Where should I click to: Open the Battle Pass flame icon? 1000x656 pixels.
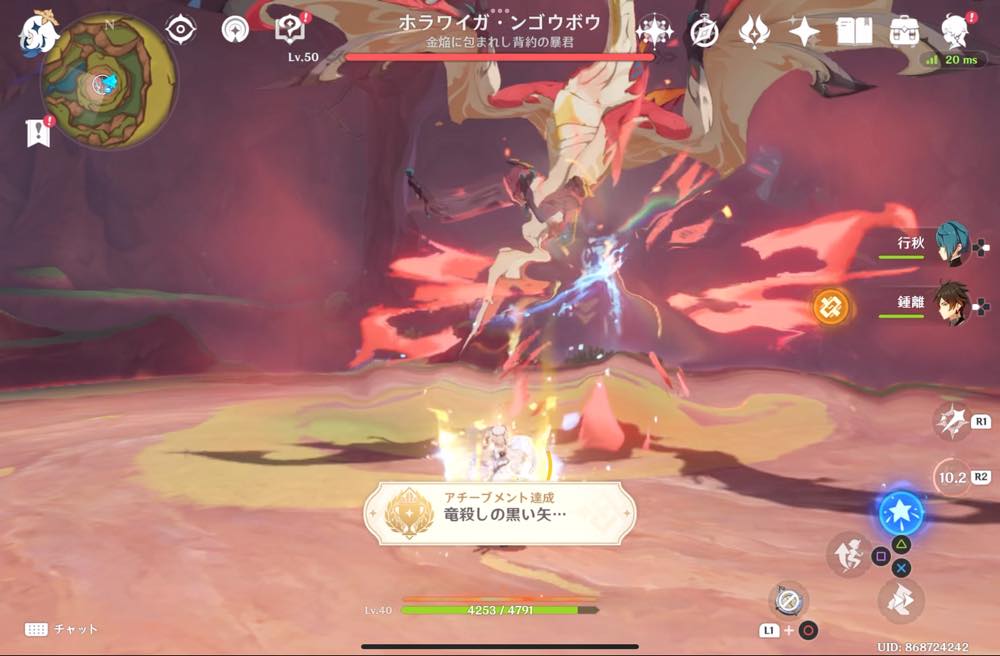point(753,32)
